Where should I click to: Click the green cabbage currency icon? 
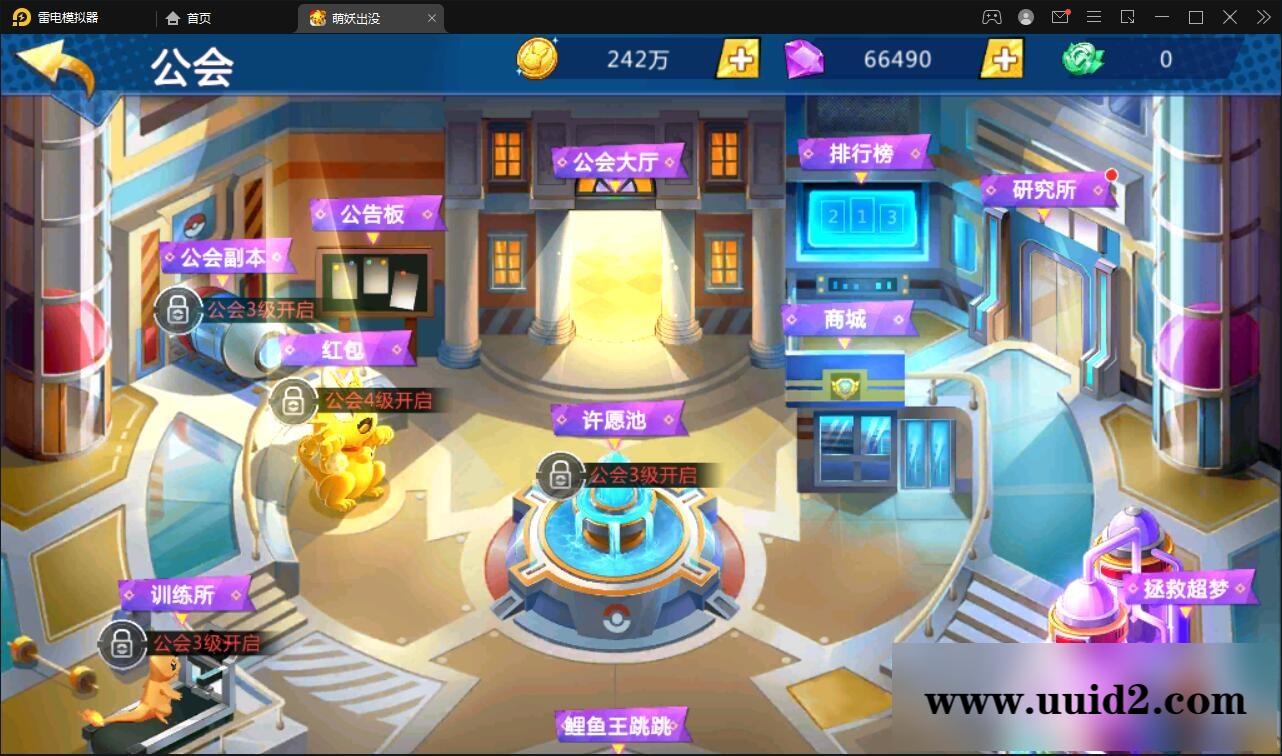tap(1085, 58)
